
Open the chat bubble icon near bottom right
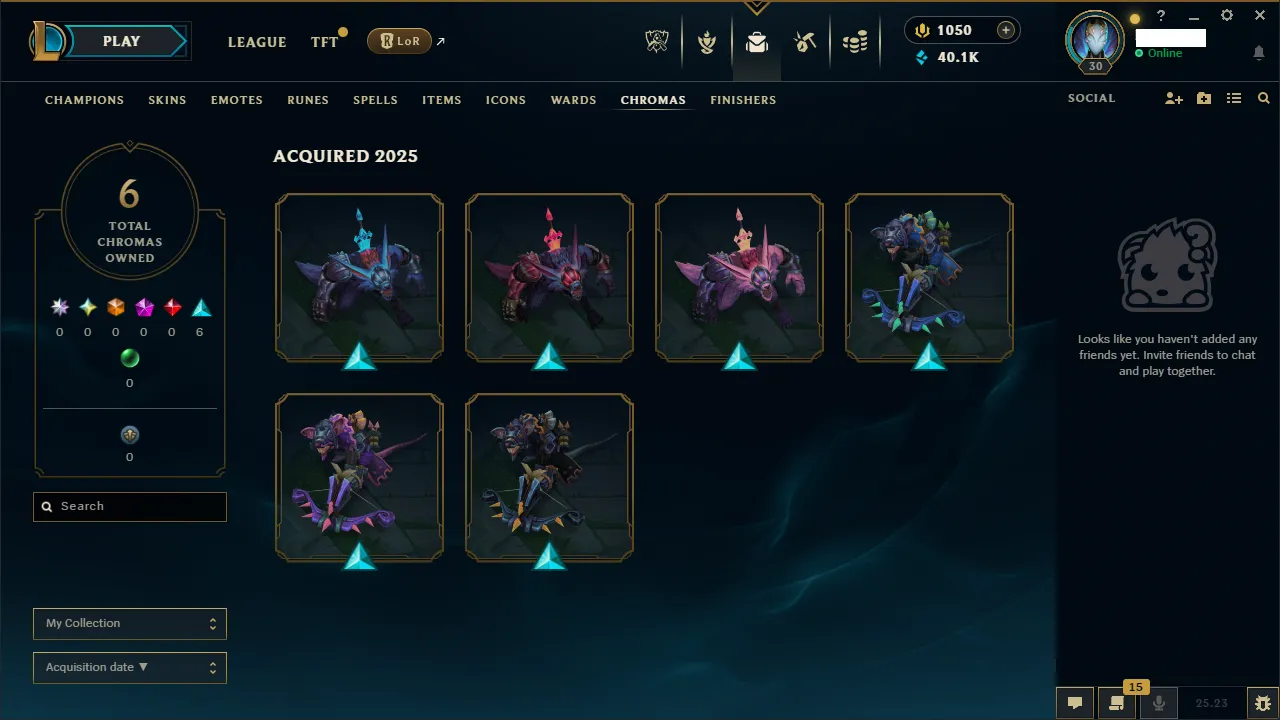click(1075, 703)
